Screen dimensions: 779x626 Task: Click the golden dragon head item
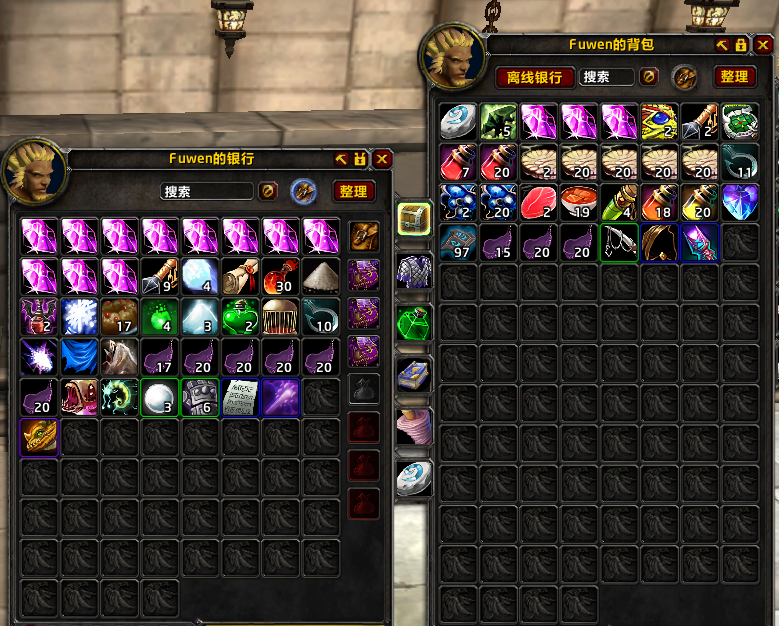click(x=40, y=437)
